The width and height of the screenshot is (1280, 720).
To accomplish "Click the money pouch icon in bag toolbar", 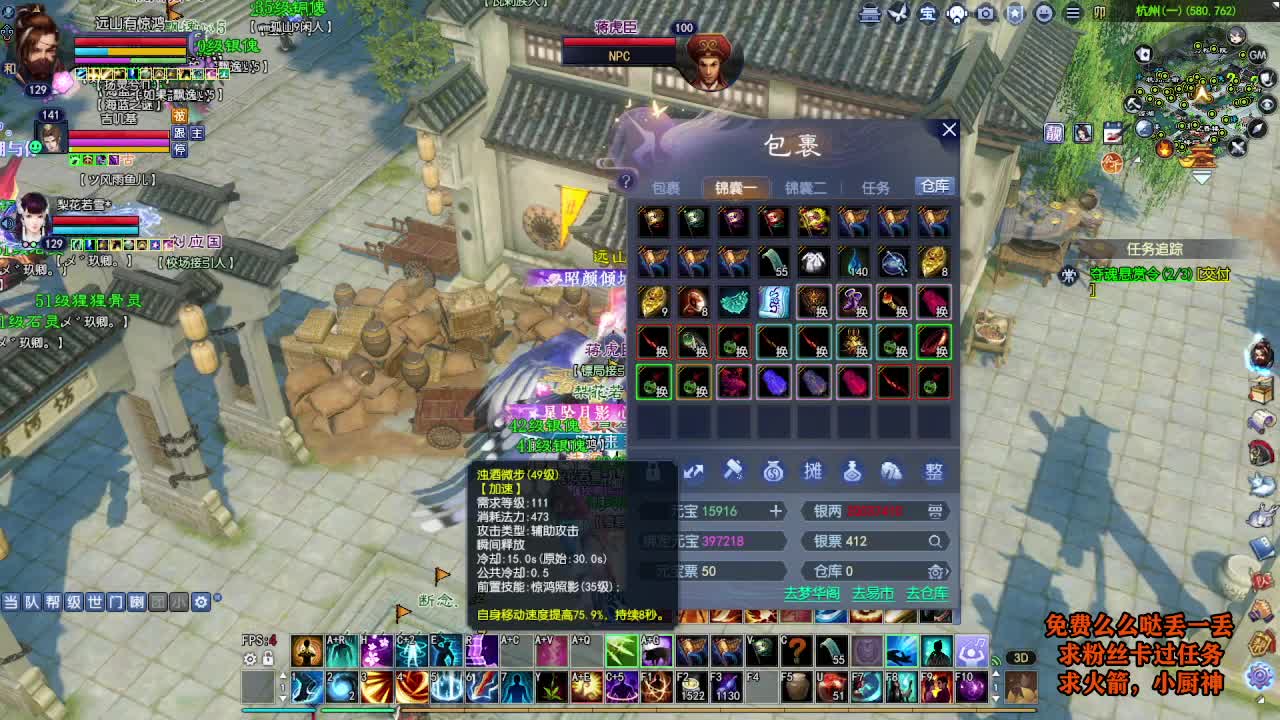I will (772, 472).
